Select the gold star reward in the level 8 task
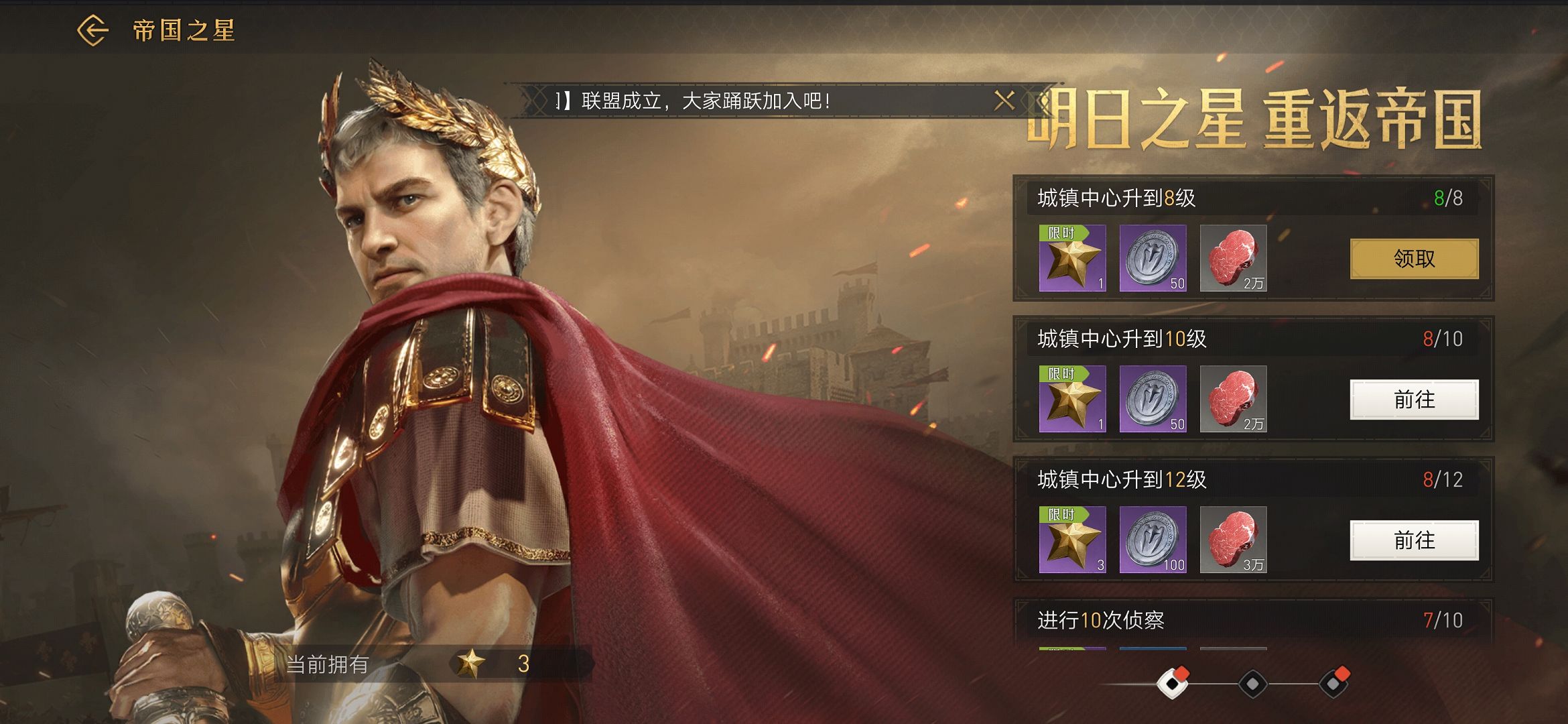The height and width of the screenshot is (724, 1568). coord(1072,259)
